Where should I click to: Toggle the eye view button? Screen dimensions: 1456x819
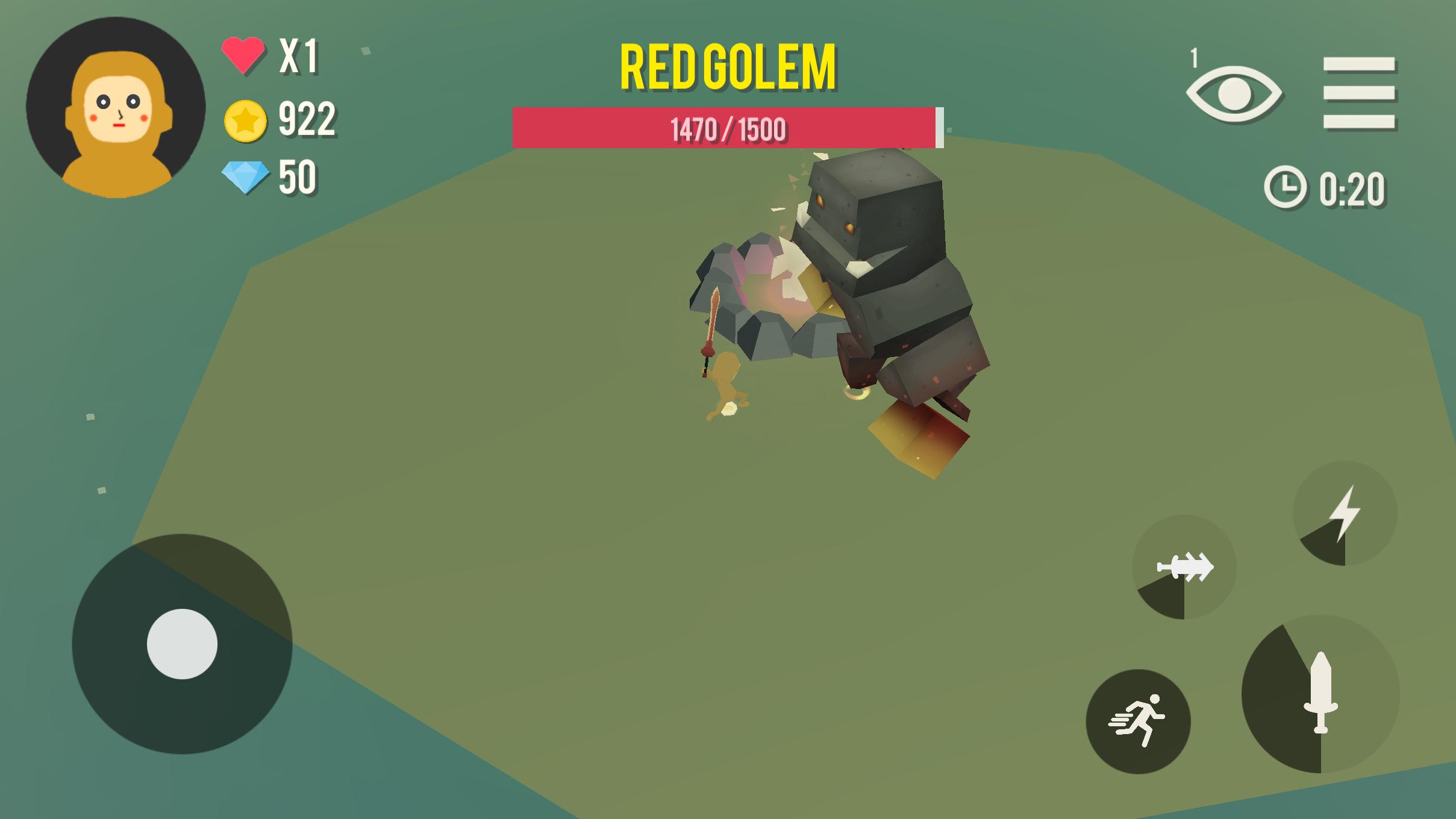(1234, 95)
